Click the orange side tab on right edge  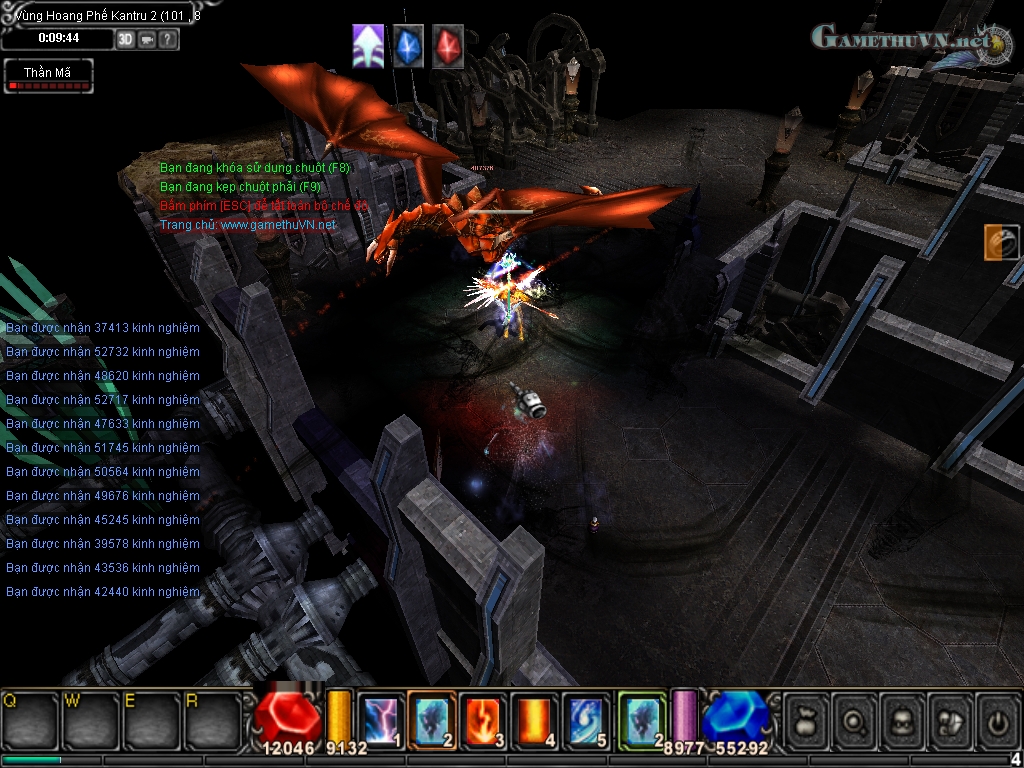pos(1001,243)
